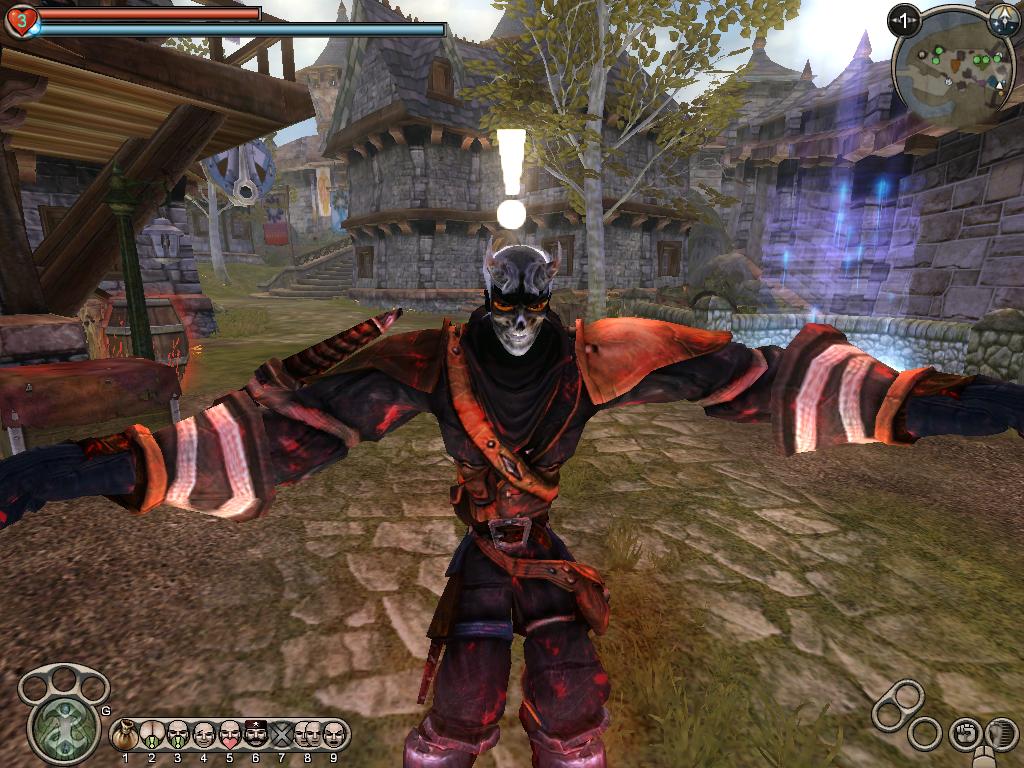Select the action icon right of the fist
Image resolution: width=1024 pixels, height=768 pixels.
(x=1000, y=733)
